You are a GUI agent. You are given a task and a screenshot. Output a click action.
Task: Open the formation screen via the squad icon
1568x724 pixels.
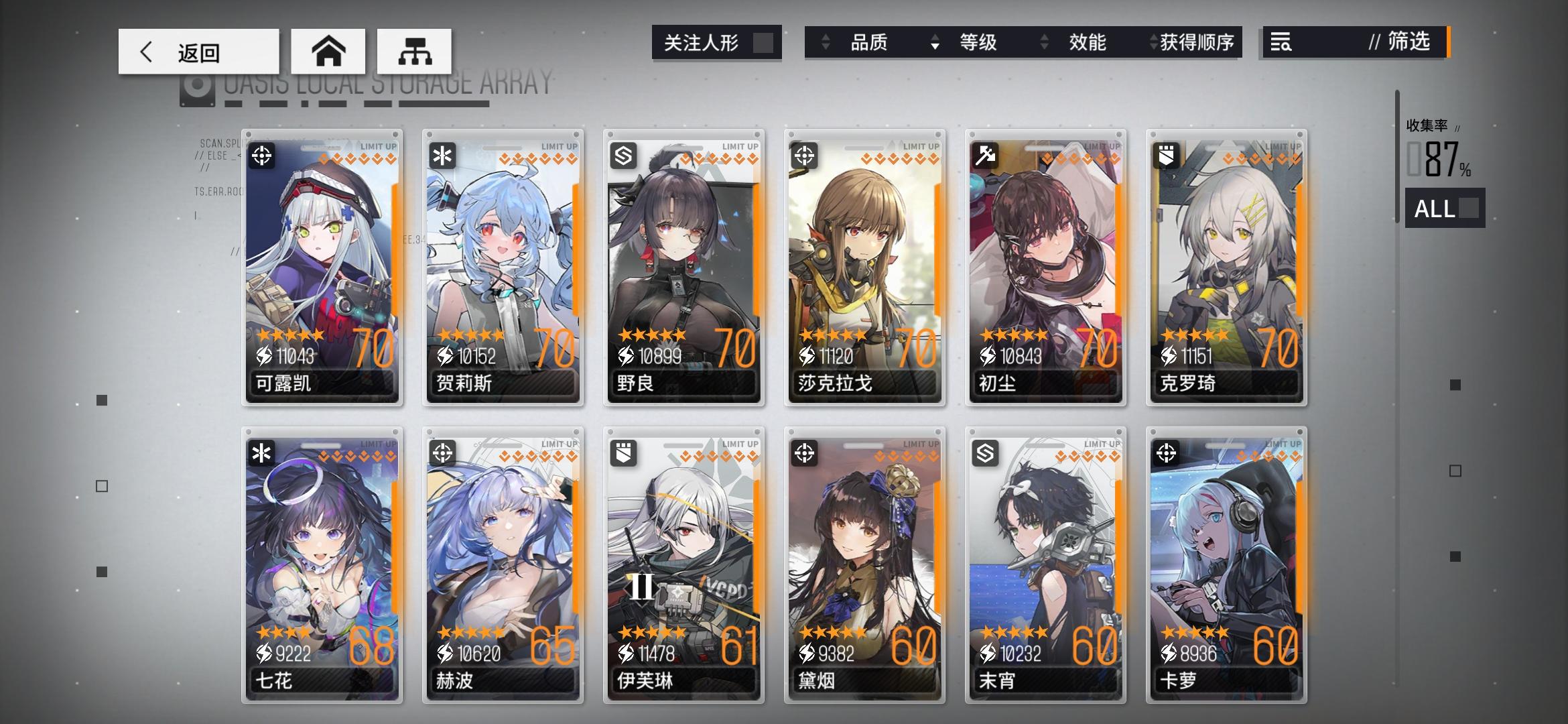(x=415, y=50)
